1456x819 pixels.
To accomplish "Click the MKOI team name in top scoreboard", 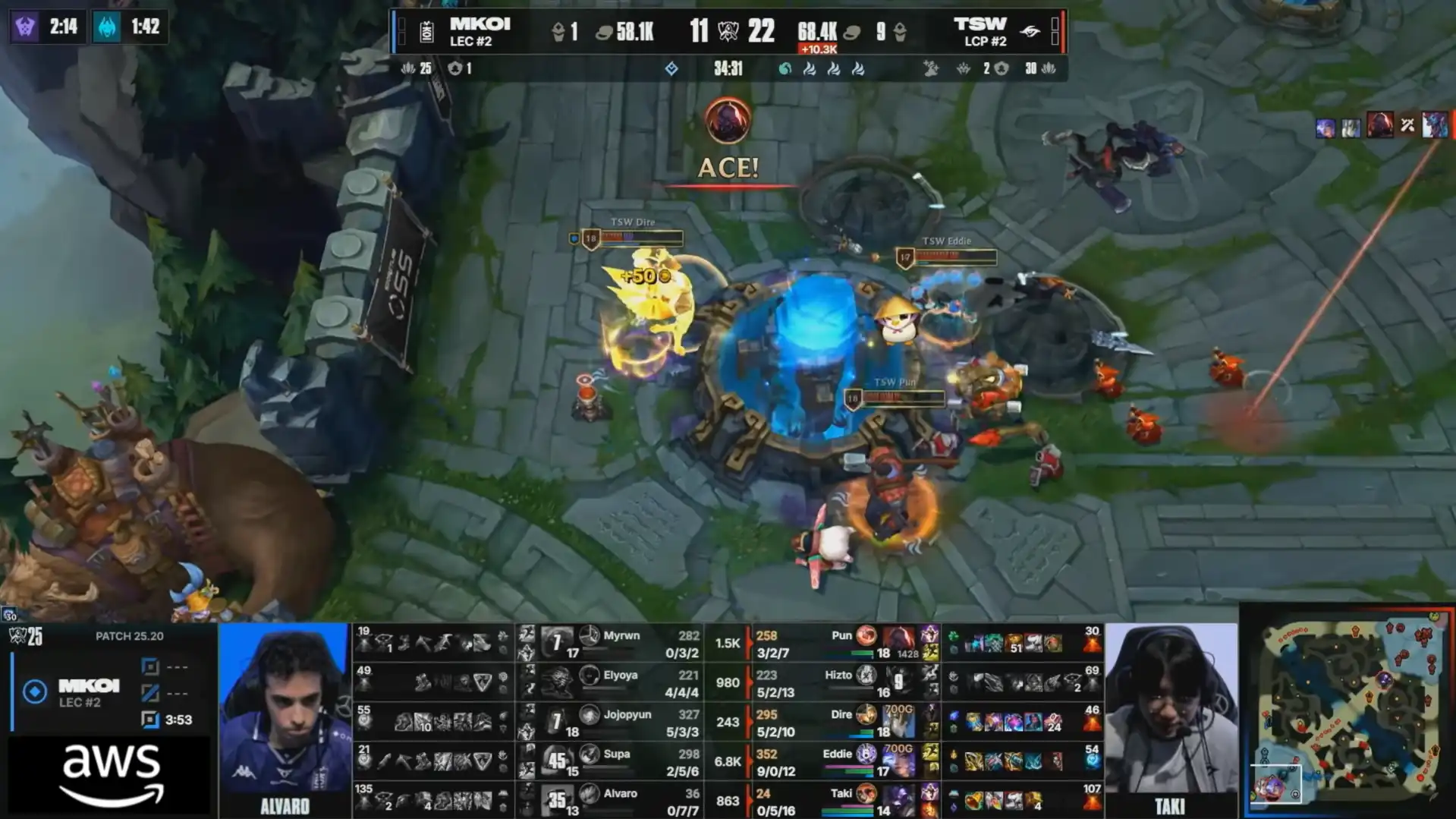I will click(x=480, y=24).
